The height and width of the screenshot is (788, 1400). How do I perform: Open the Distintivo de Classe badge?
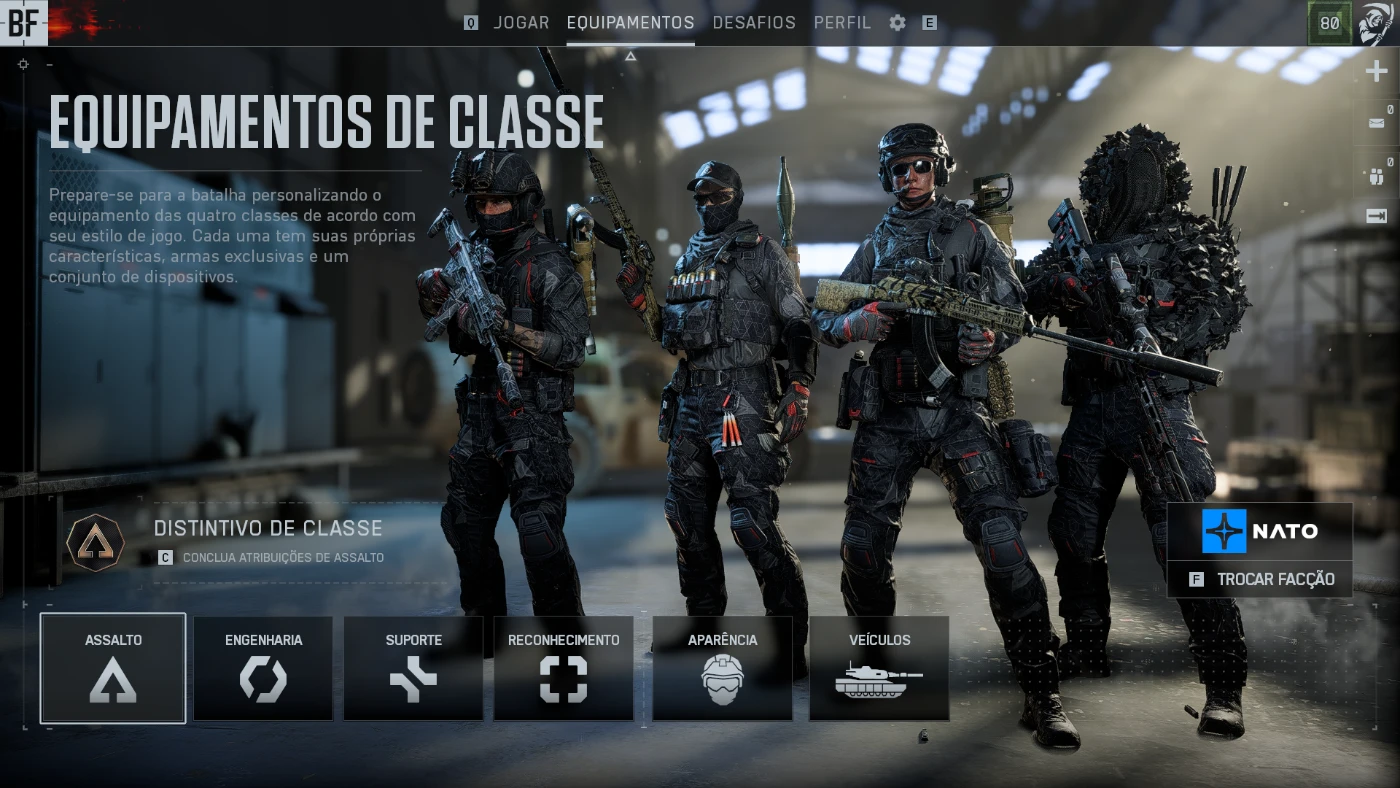pos(96,543)
